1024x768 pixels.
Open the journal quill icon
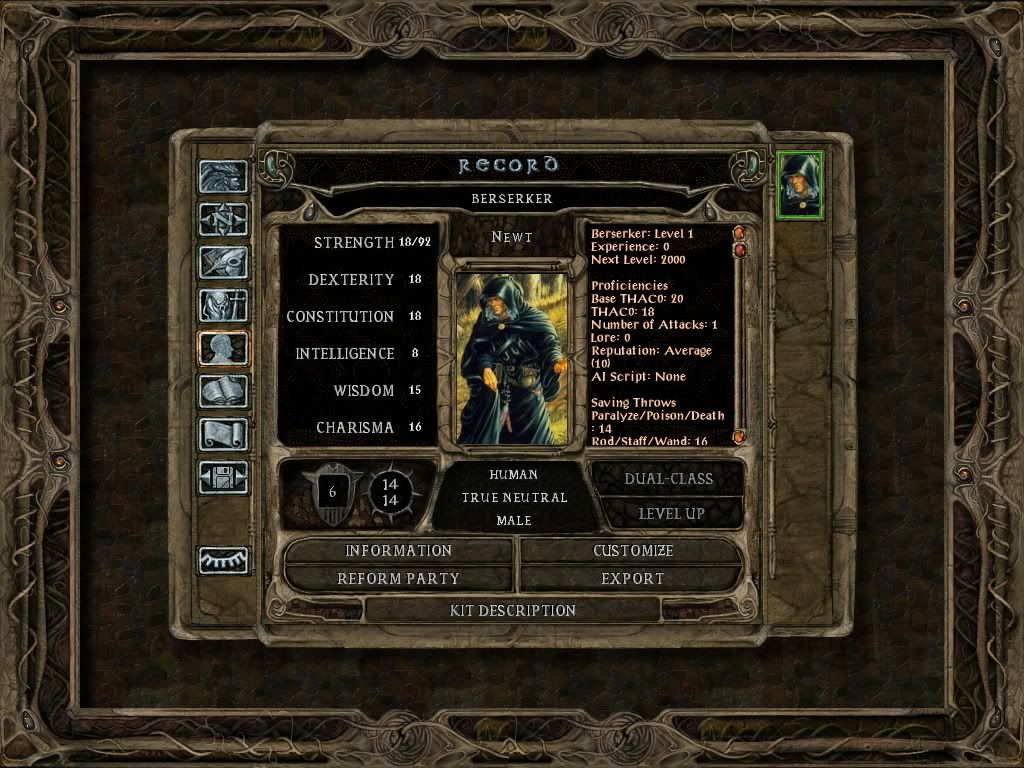[224, 261]
